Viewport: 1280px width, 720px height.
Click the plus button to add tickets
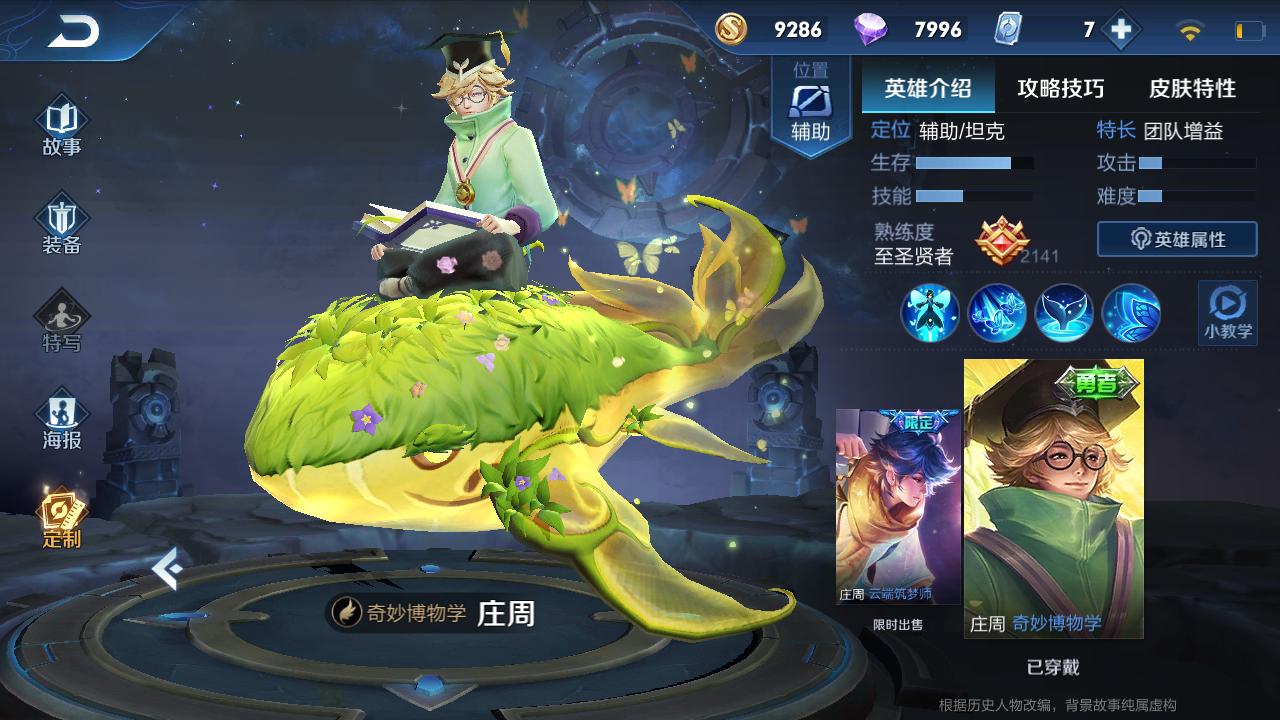click(1121, 30)
